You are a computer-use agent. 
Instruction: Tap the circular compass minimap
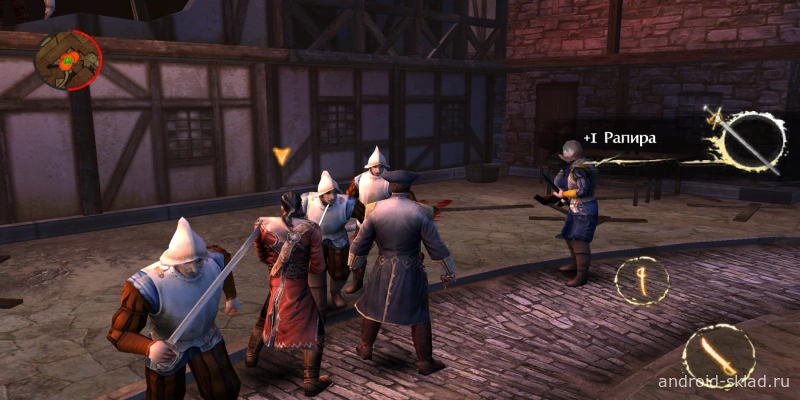[x=67, y=61]
